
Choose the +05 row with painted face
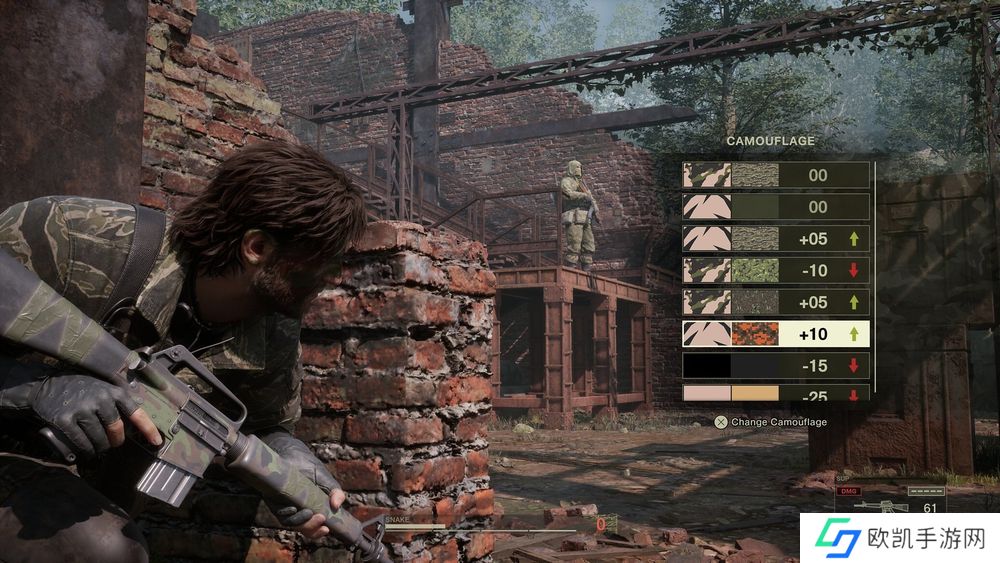(775, 302)
